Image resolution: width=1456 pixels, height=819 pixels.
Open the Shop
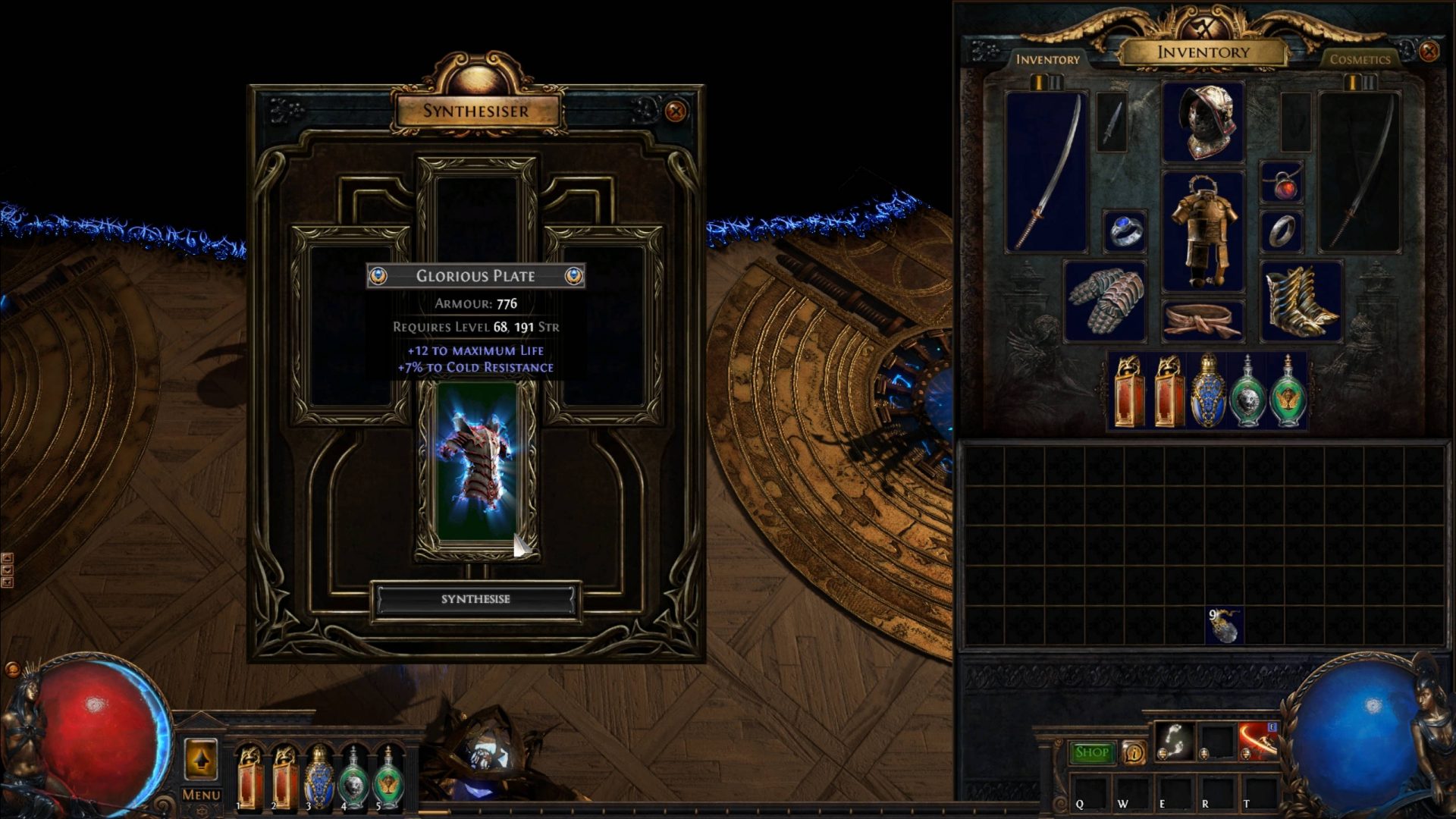(1092, 750)
